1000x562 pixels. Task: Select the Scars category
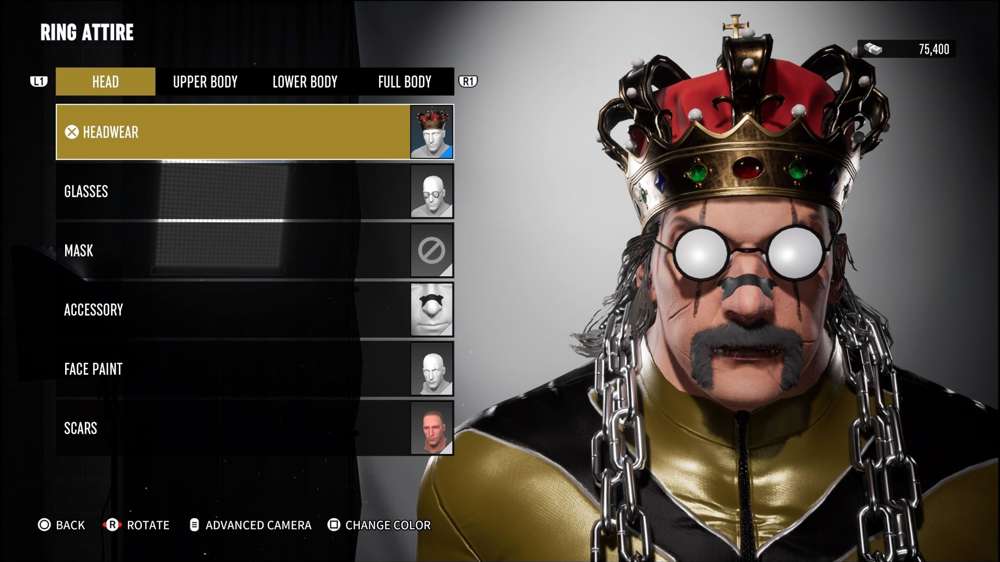click(x=232, y=428)
